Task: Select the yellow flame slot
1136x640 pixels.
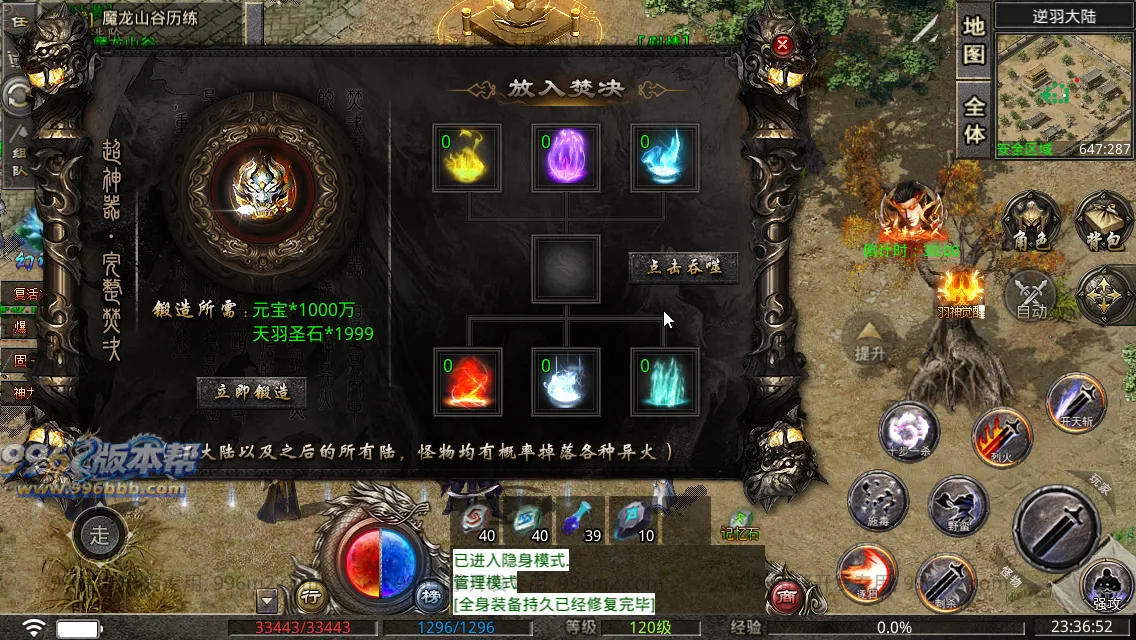Action: pyautogui.click(x=467, y=157)
